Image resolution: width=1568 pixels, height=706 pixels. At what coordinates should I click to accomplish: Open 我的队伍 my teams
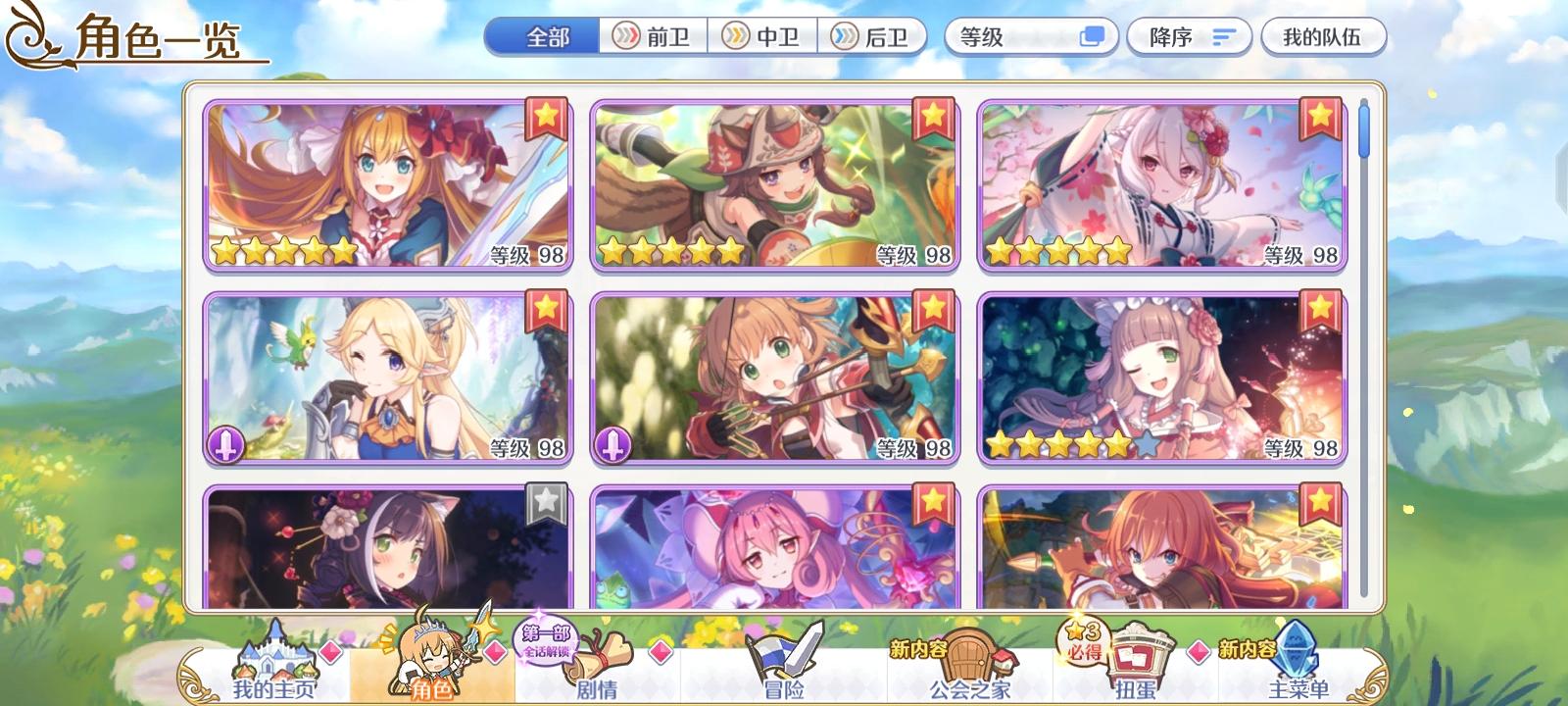click(1325, 35)
